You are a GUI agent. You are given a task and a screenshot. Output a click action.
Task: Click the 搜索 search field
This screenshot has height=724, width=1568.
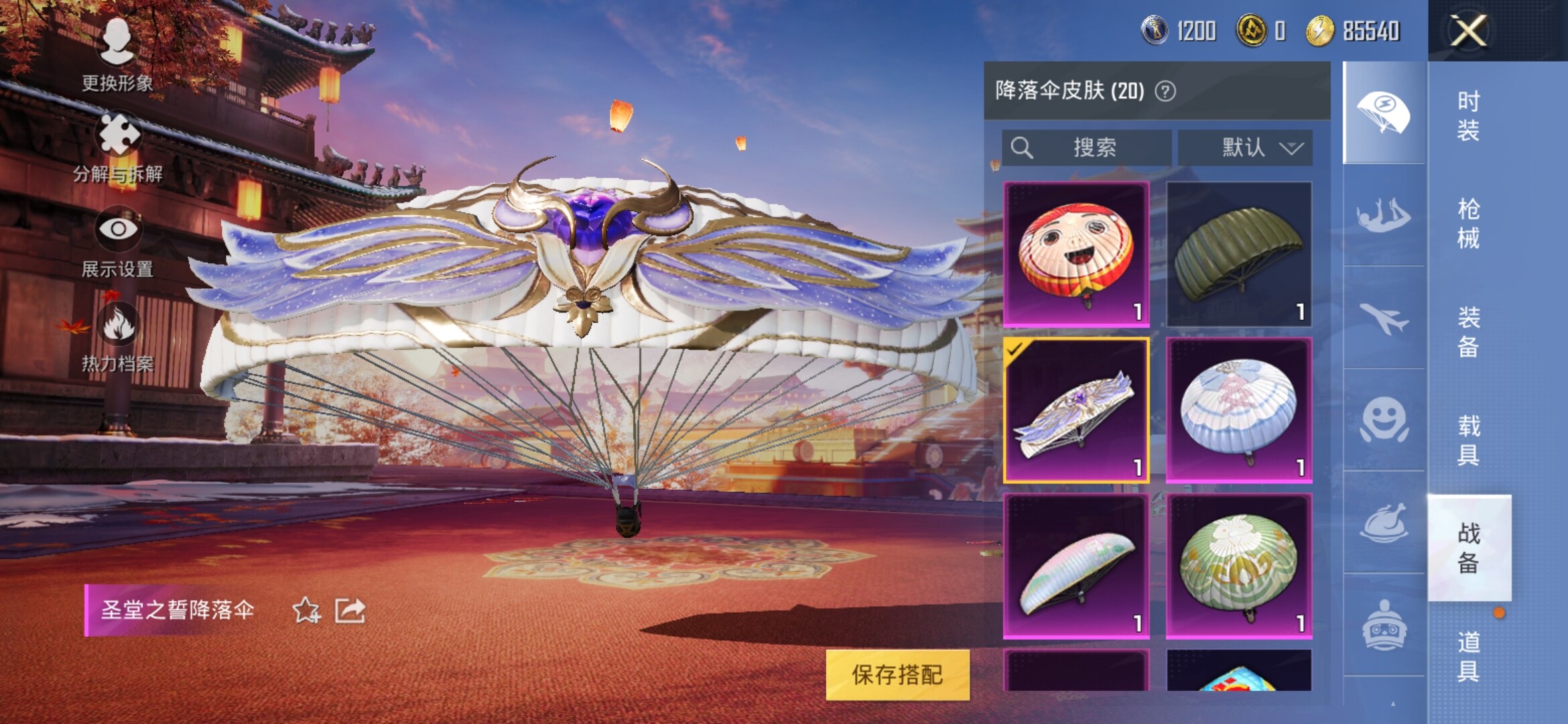tap(1087, 147)
